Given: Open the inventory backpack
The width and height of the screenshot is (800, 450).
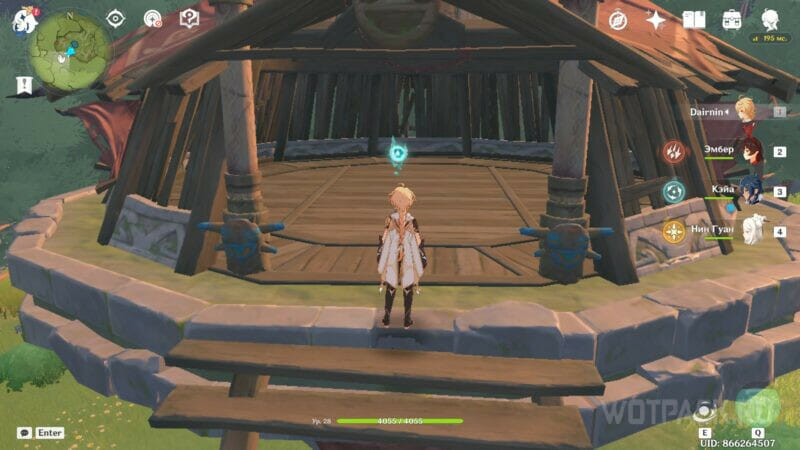Looking at the screenshot, I should coord(732,19).
